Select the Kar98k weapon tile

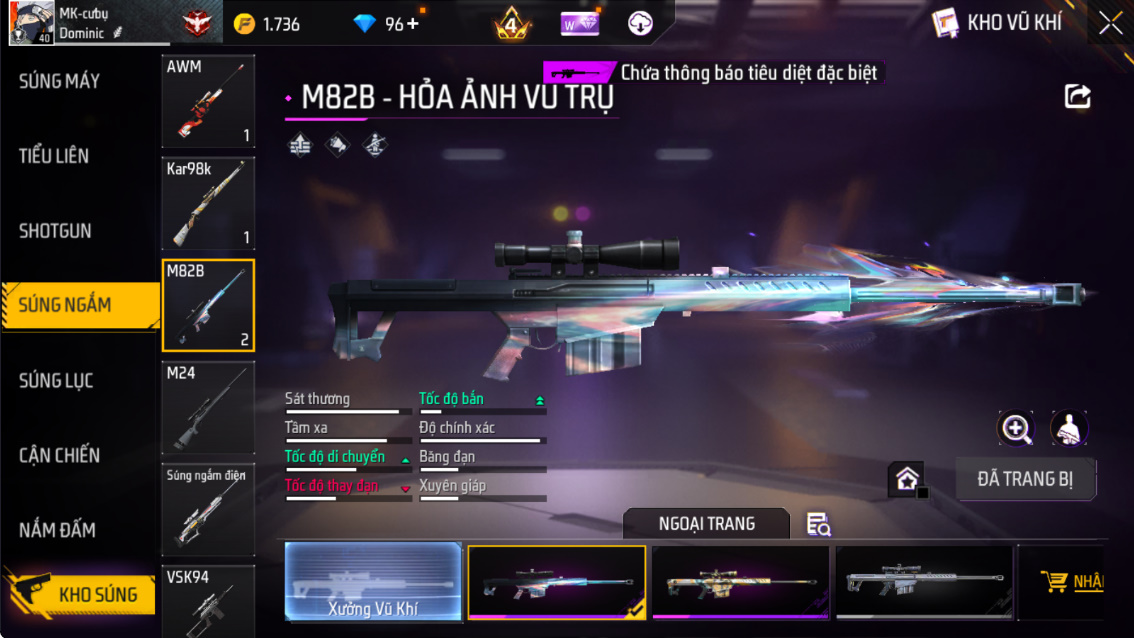(208, 204)
